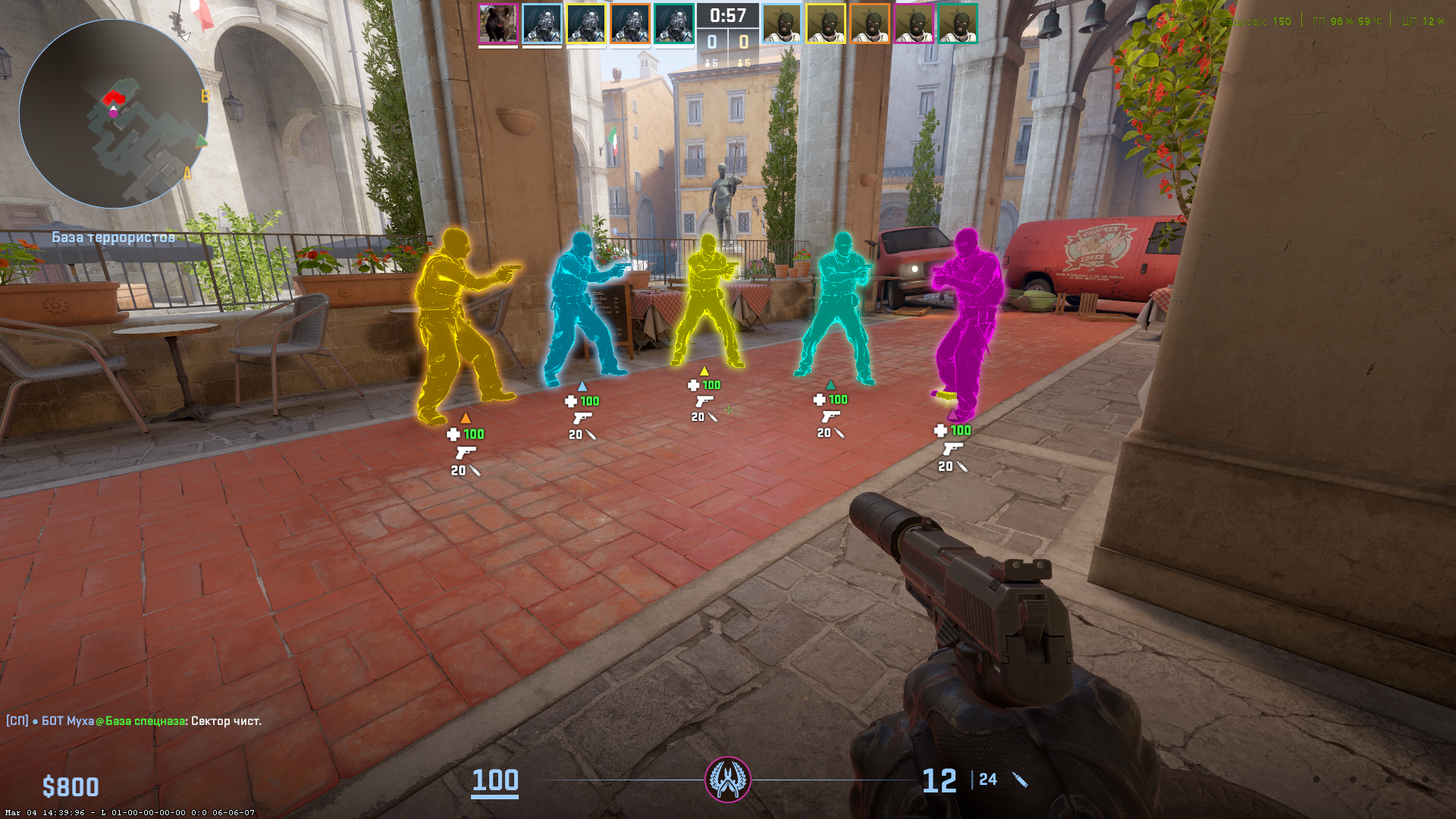Click the red player cluster on the radar
Viewport: 1456px width, 819px height.
click(x=114, y=98)
